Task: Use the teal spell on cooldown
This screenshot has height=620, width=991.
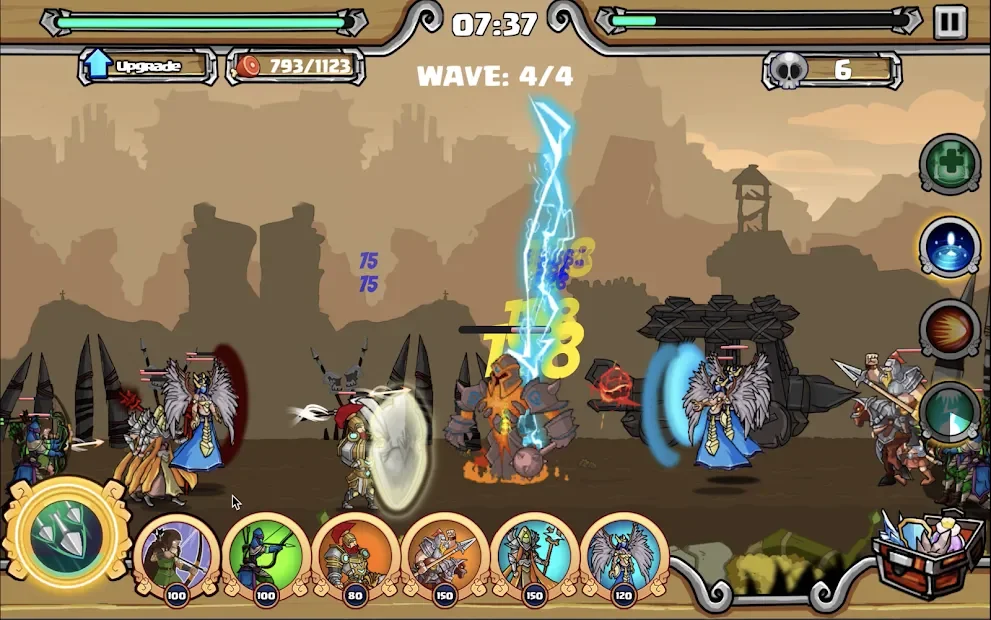Action: (949, 412)
